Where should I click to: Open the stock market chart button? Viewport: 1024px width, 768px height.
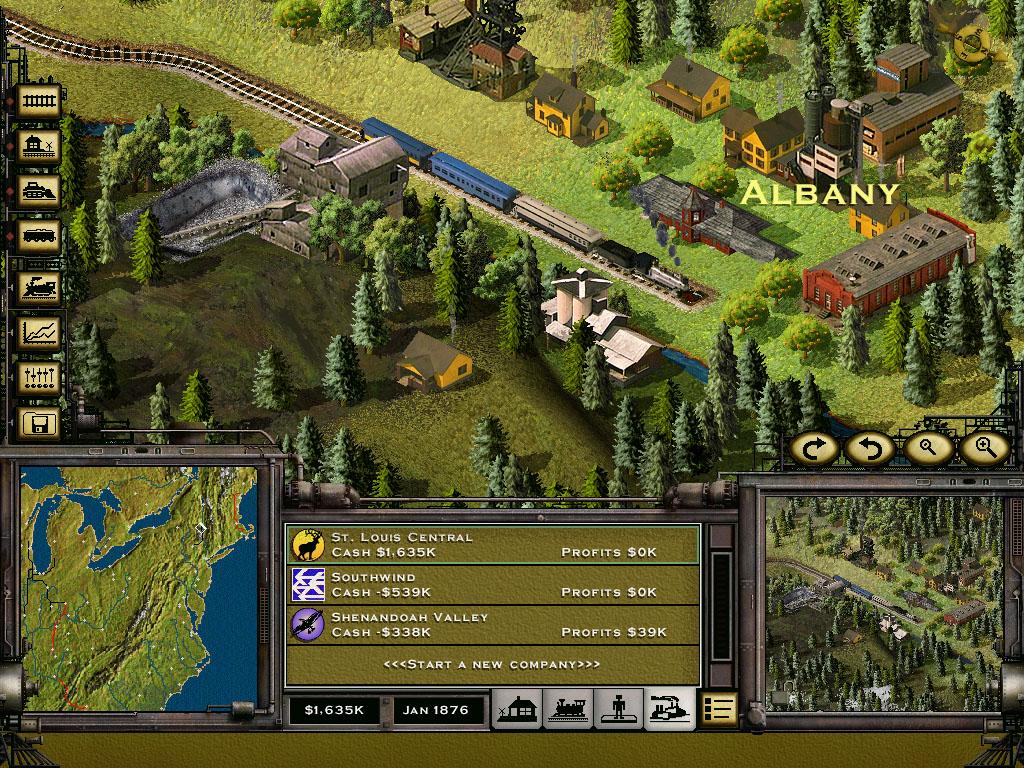40,332
